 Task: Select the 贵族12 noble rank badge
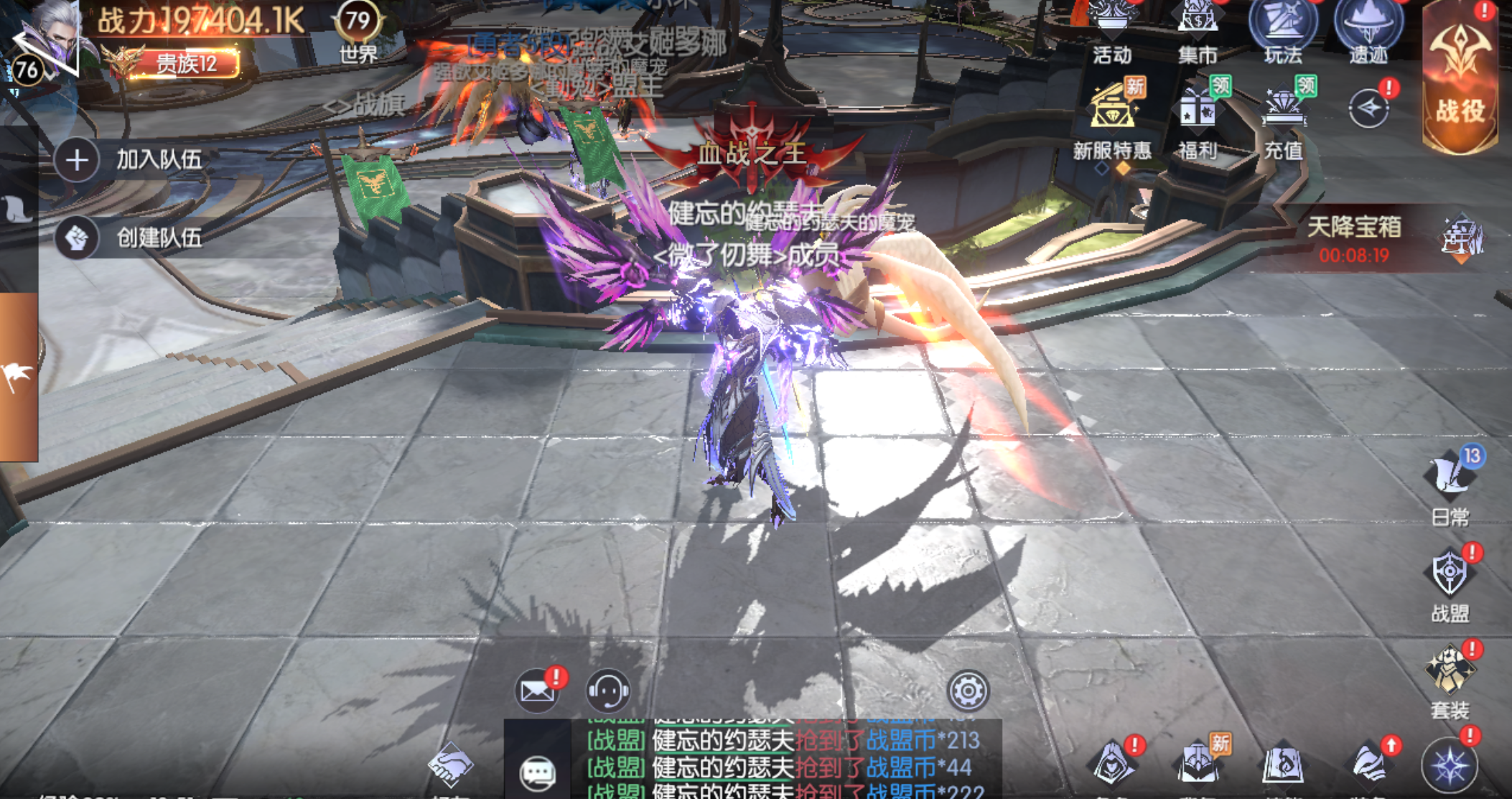point(187,63)
